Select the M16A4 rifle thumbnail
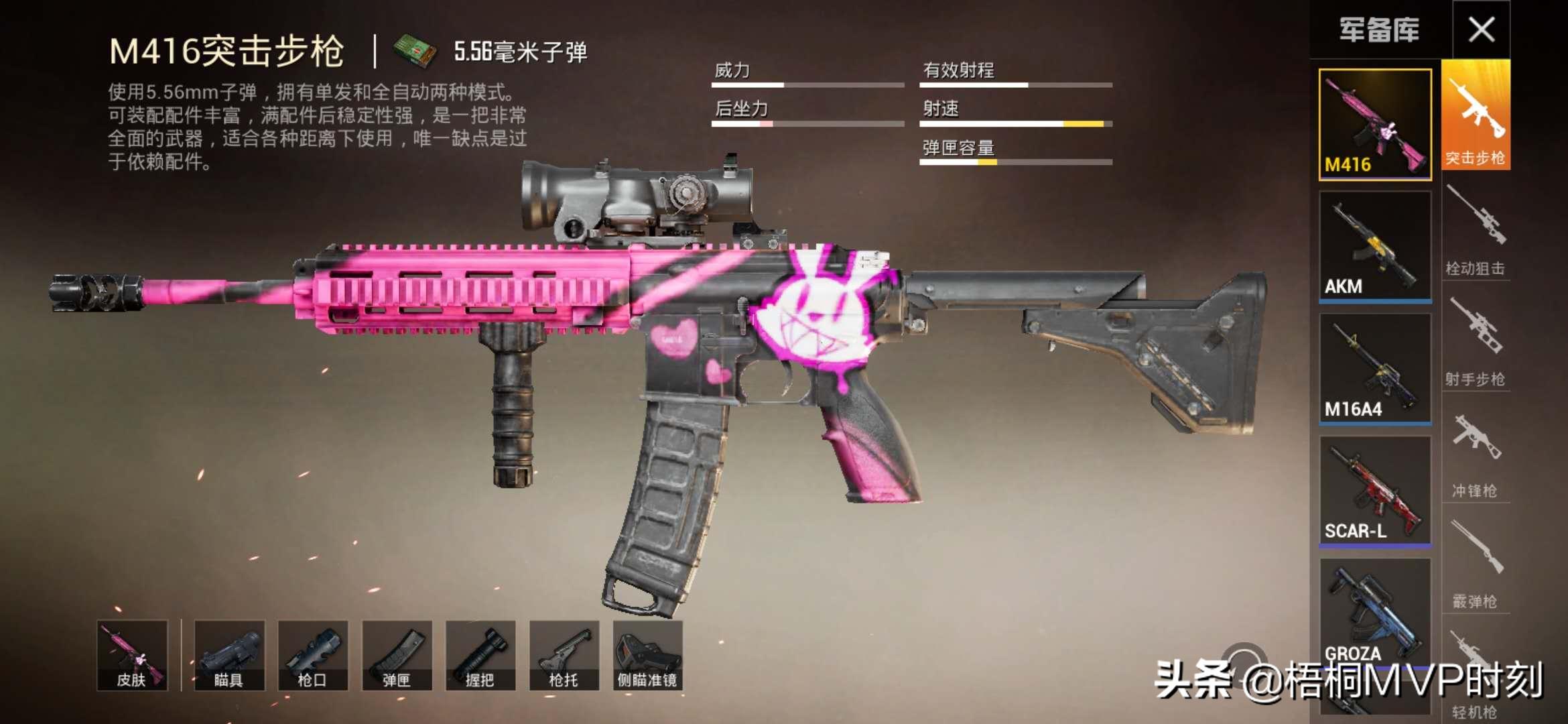The image size is (1568, 724). [x=1375, y=369]
